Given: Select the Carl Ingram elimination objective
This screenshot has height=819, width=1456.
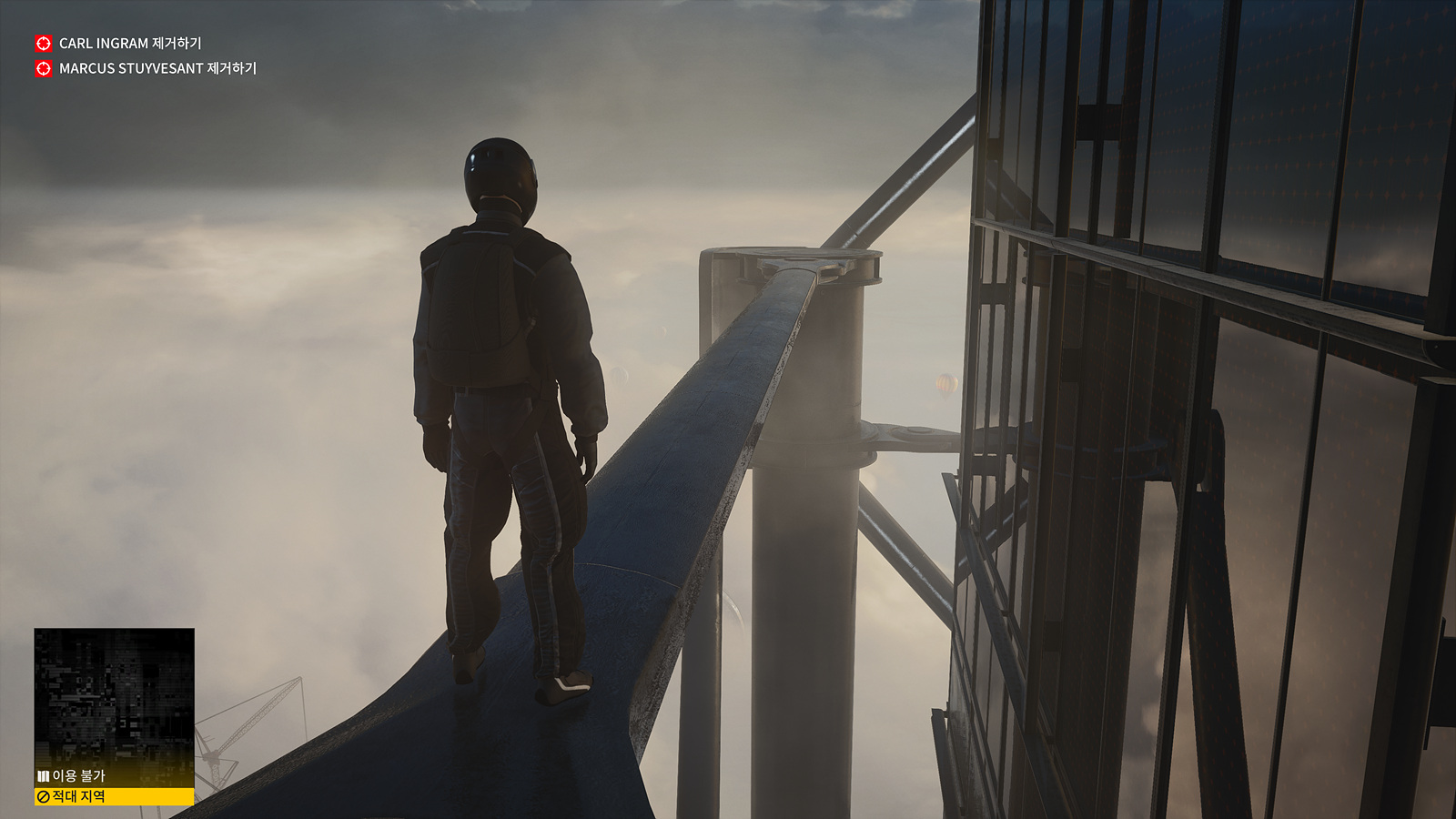Looking at the screenshot, I should click(129, 44).
